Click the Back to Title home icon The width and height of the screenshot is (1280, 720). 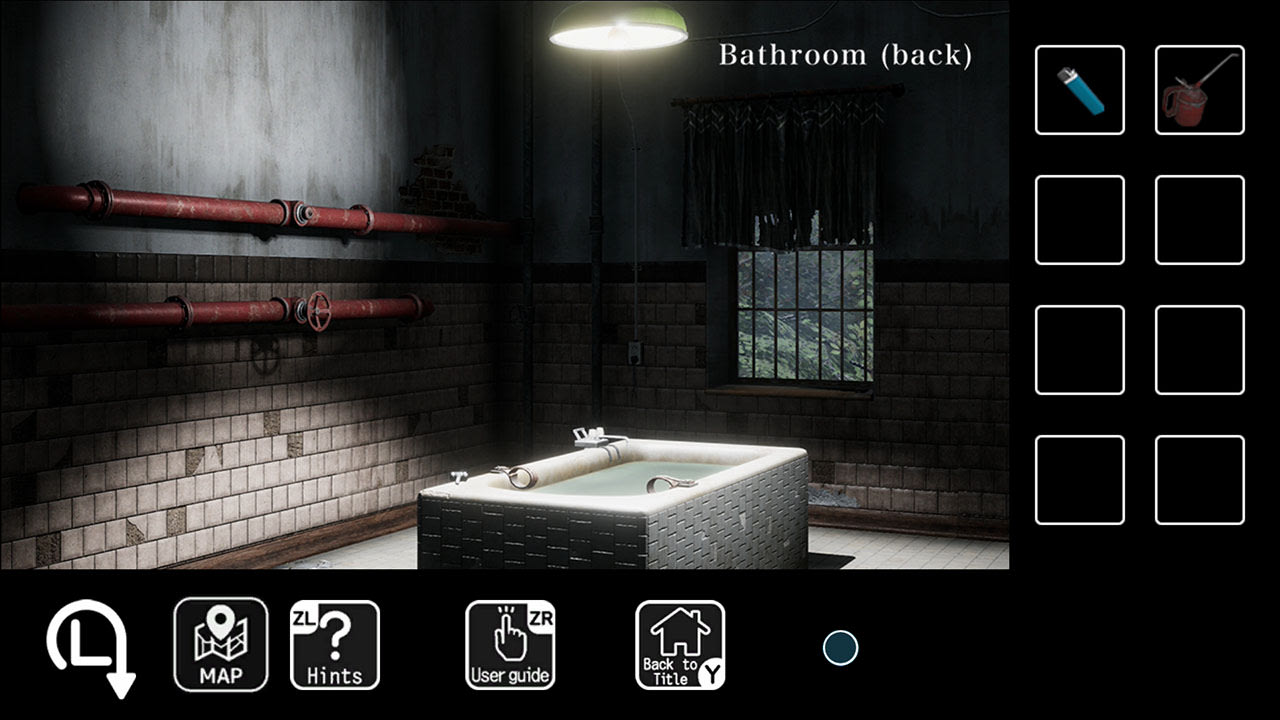(680, 645)
